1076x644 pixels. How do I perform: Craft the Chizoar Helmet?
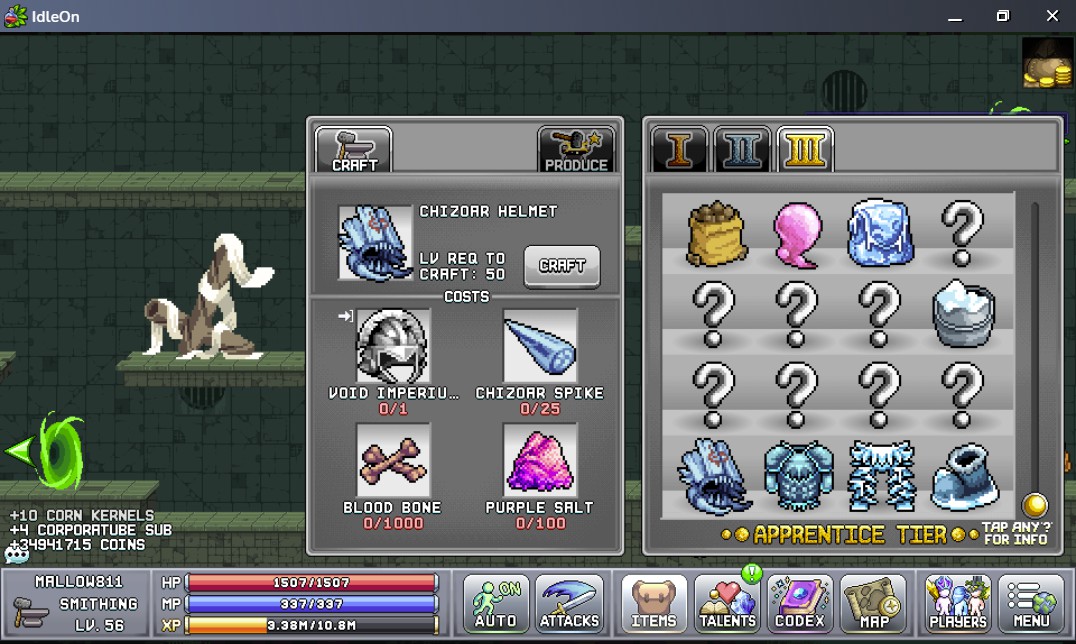click(562, 266)
